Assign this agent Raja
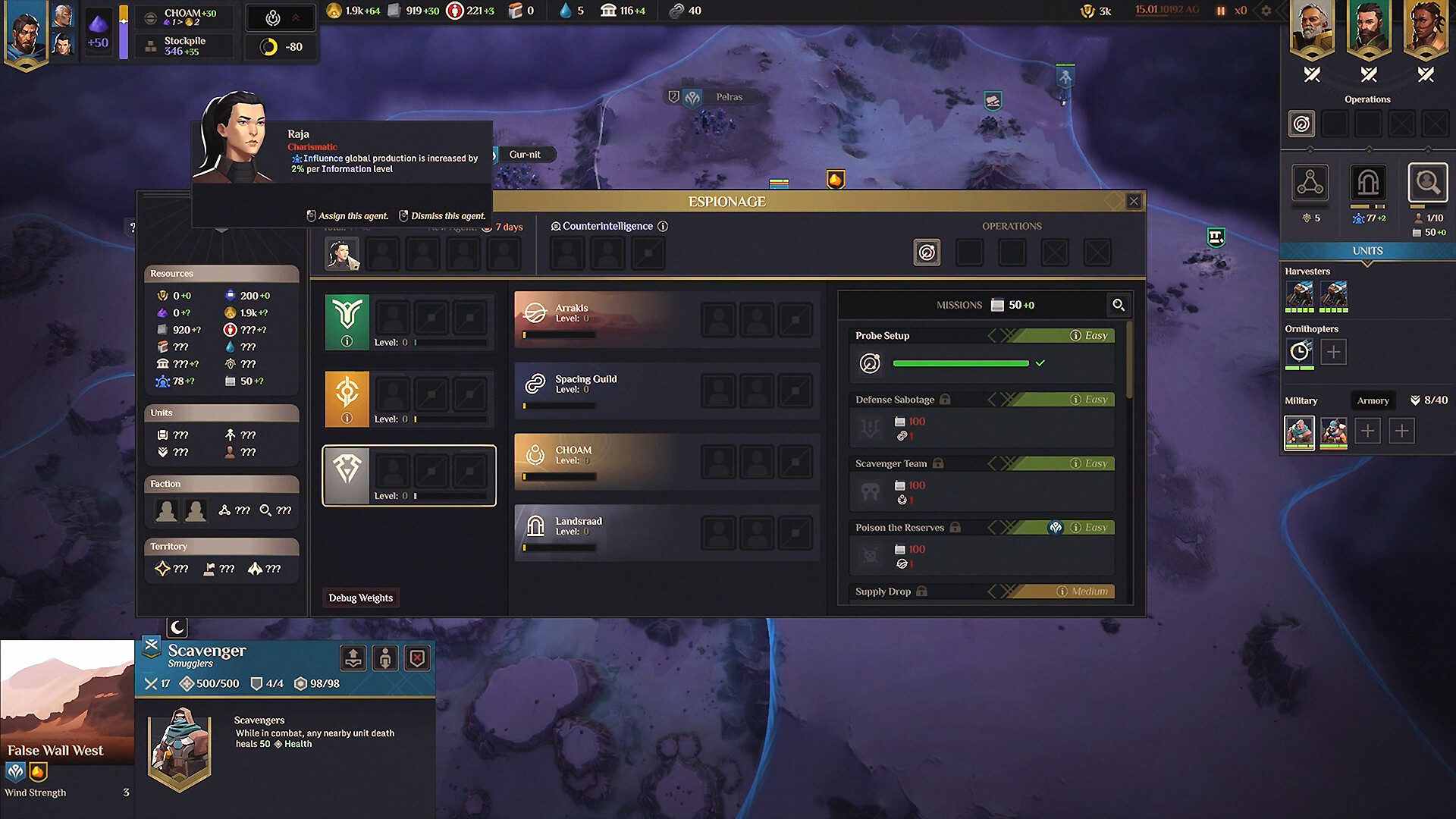1456x819 pixels. coord(348,216)
